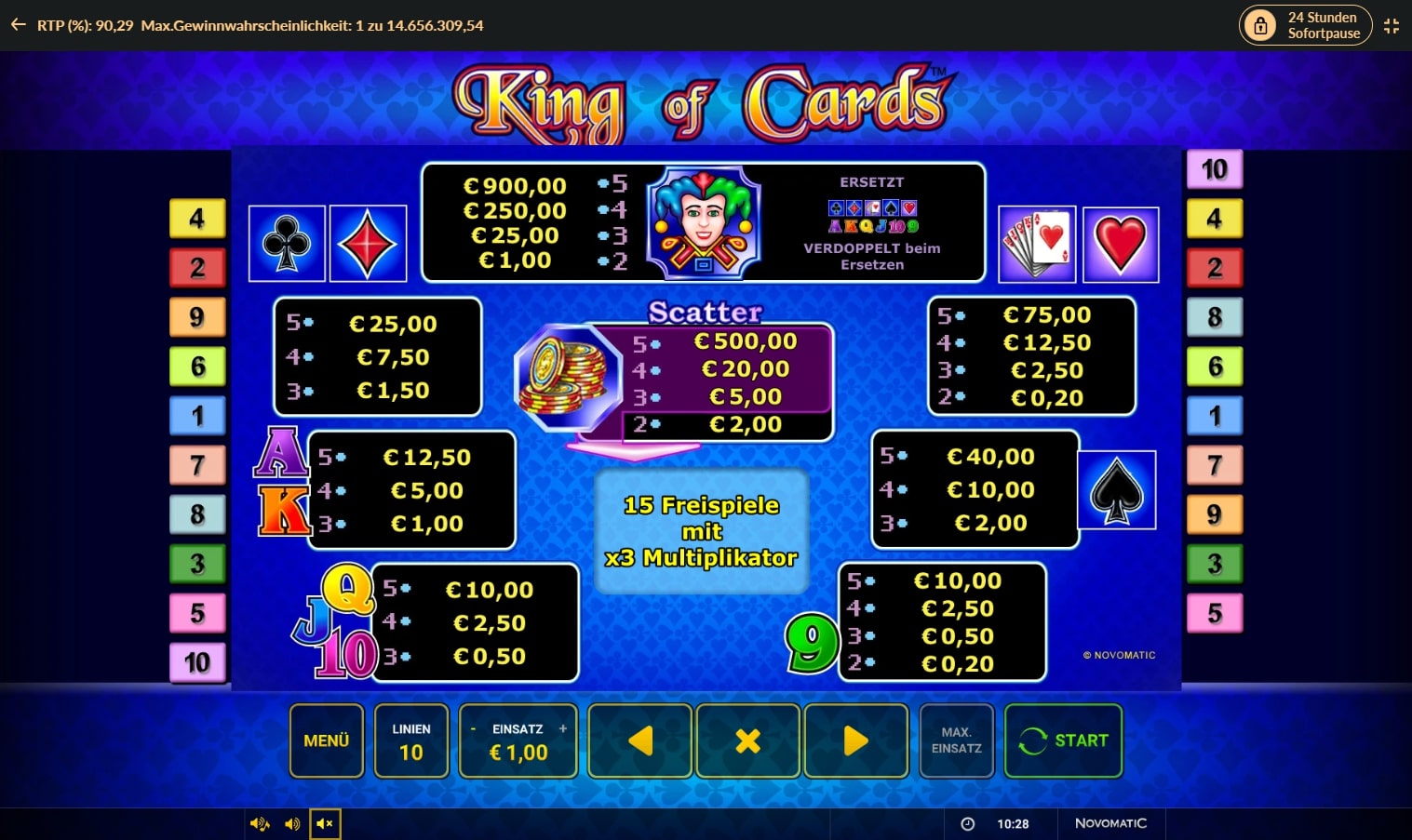Advance to the next paytable page
This screenshot has height=840, width=1412.
click(x=855, y=740)
